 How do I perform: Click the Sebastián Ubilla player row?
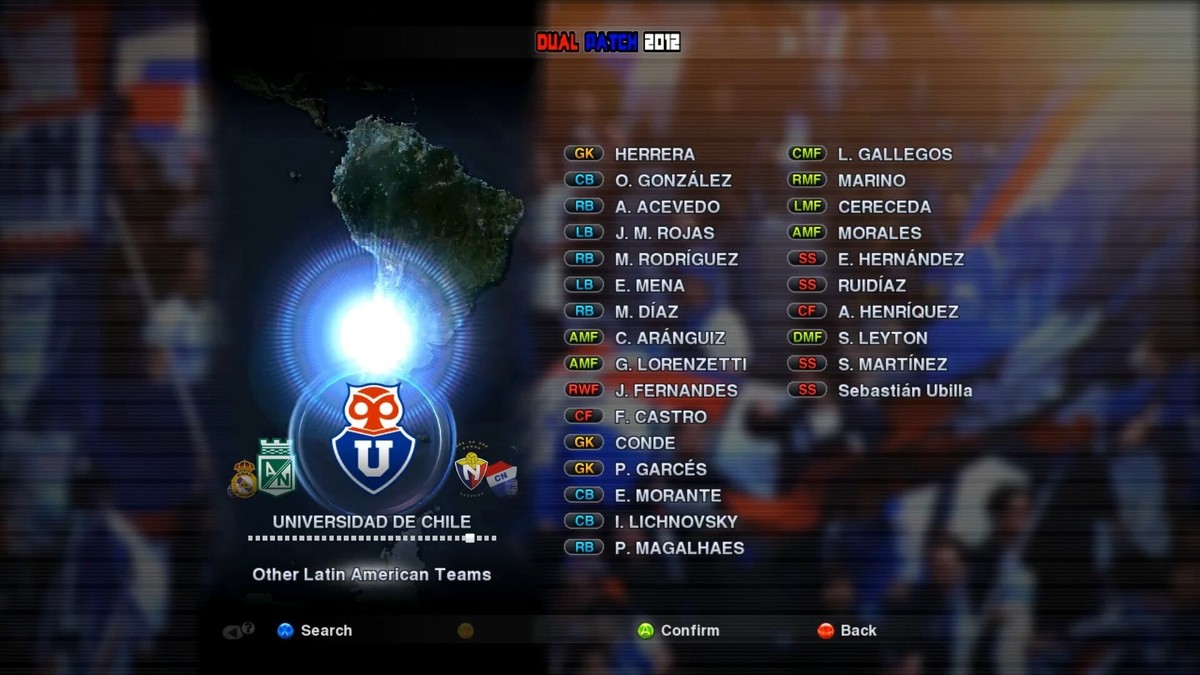904,390
